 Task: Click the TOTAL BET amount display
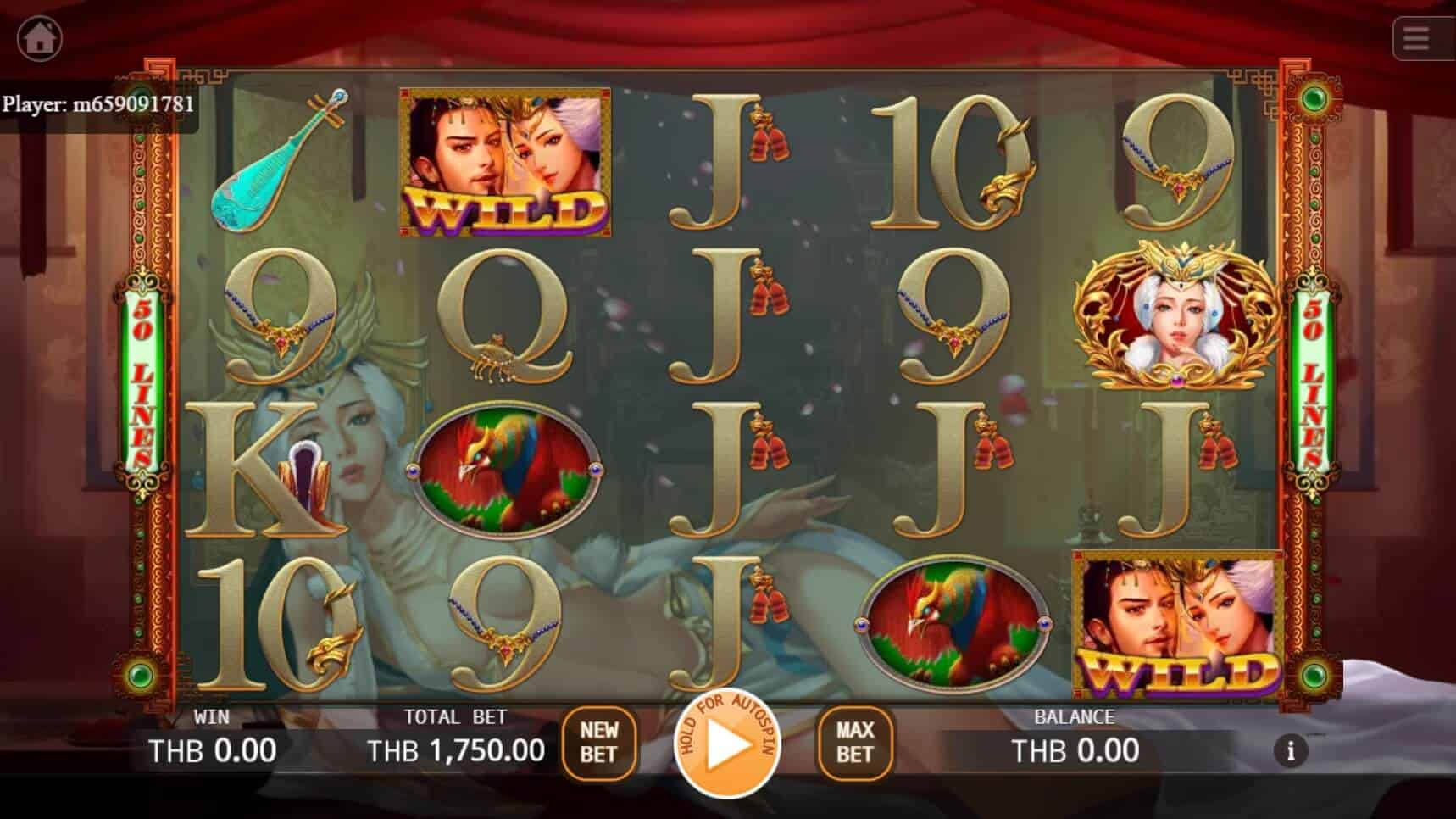point(456,749)
